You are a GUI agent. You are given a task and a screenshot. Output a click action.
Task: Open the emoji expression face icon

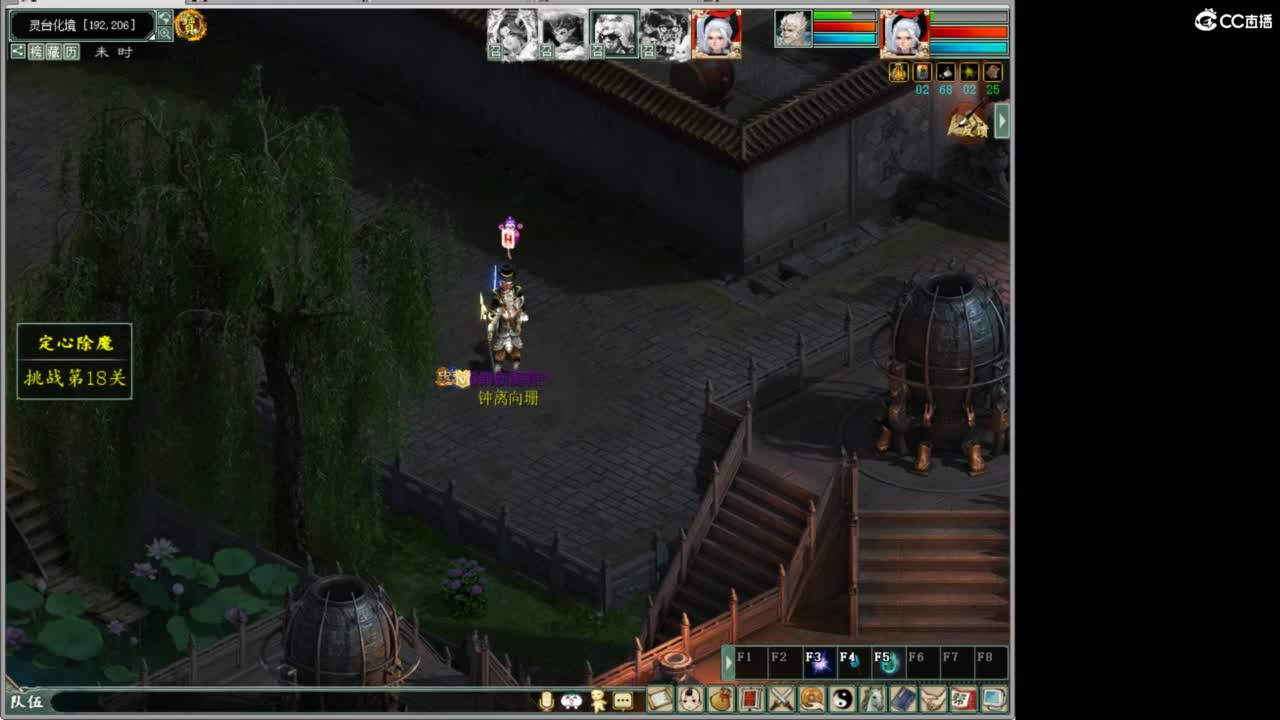[x=573, y=703]
